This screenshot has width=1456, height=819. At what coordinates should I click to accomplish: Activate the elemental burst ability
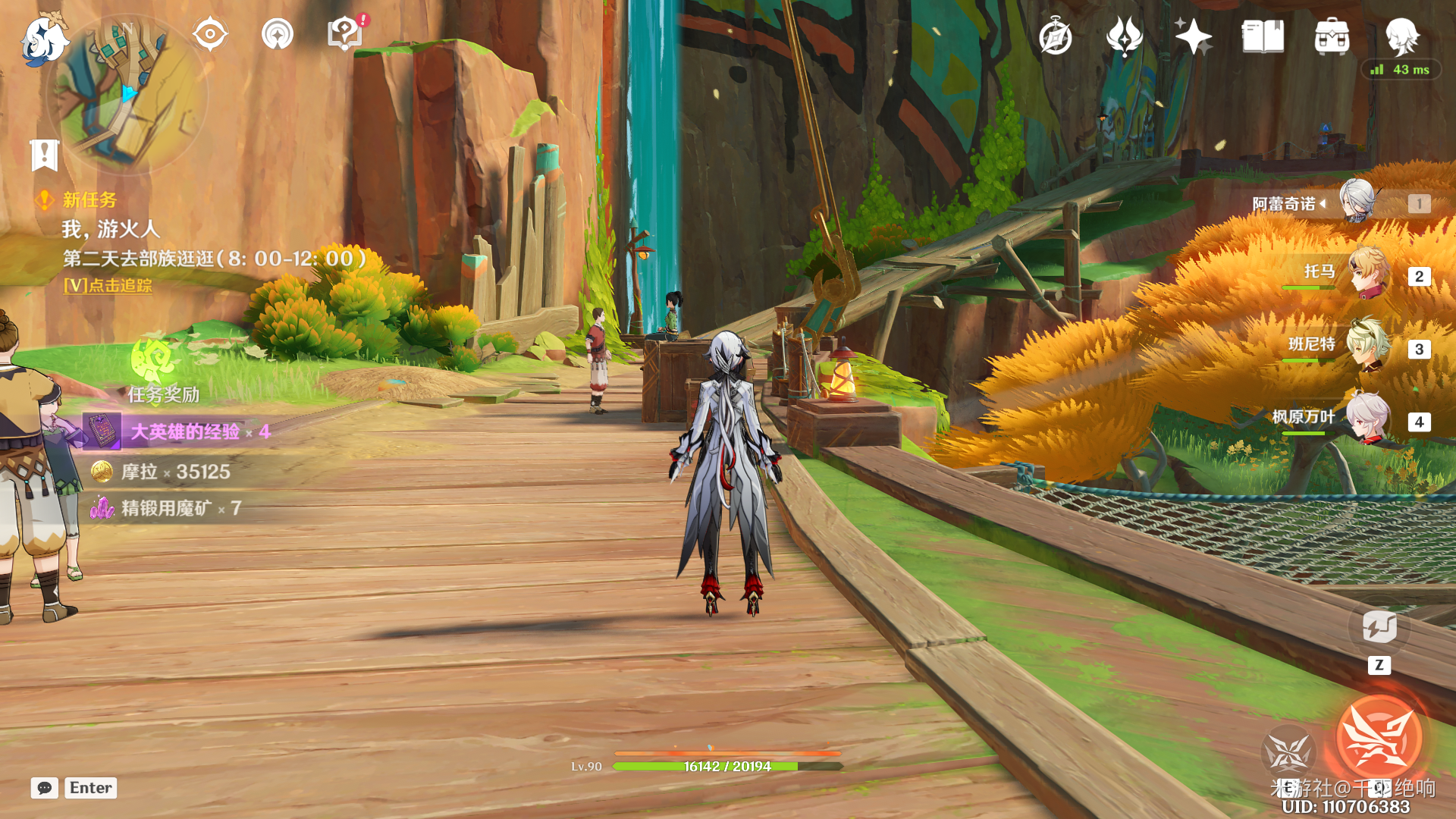[x=1379, y=739]
